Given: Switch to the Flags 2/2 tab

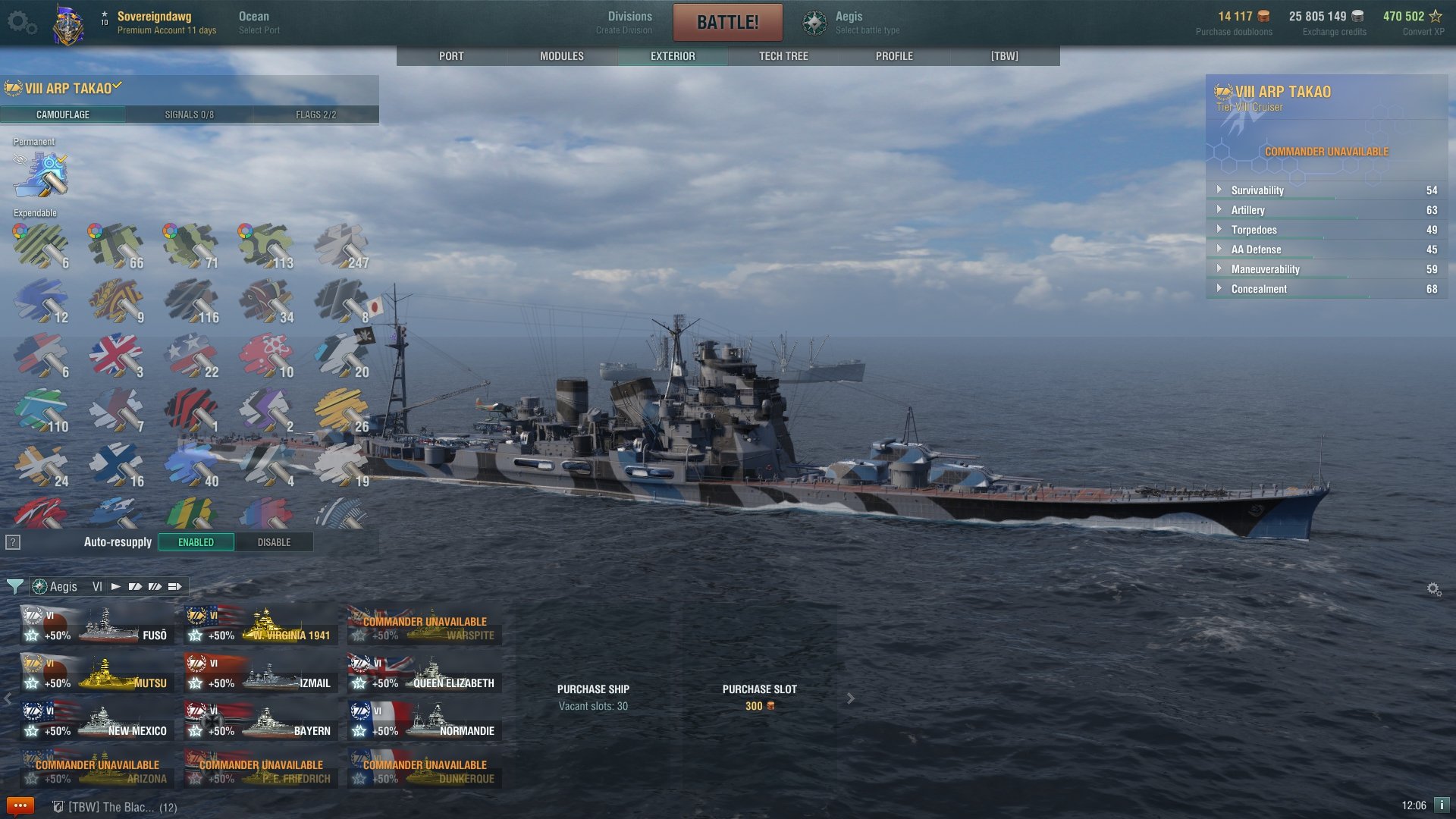Looking at the screenshot, I should [x=315, y=115].
